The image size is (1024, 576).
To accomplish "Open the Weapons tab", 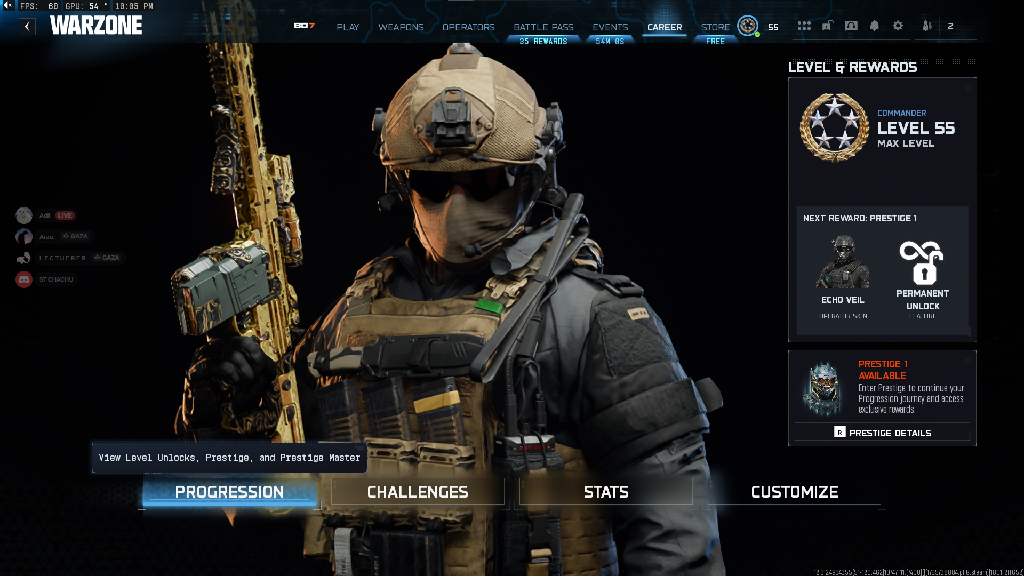I will point(401,27).
